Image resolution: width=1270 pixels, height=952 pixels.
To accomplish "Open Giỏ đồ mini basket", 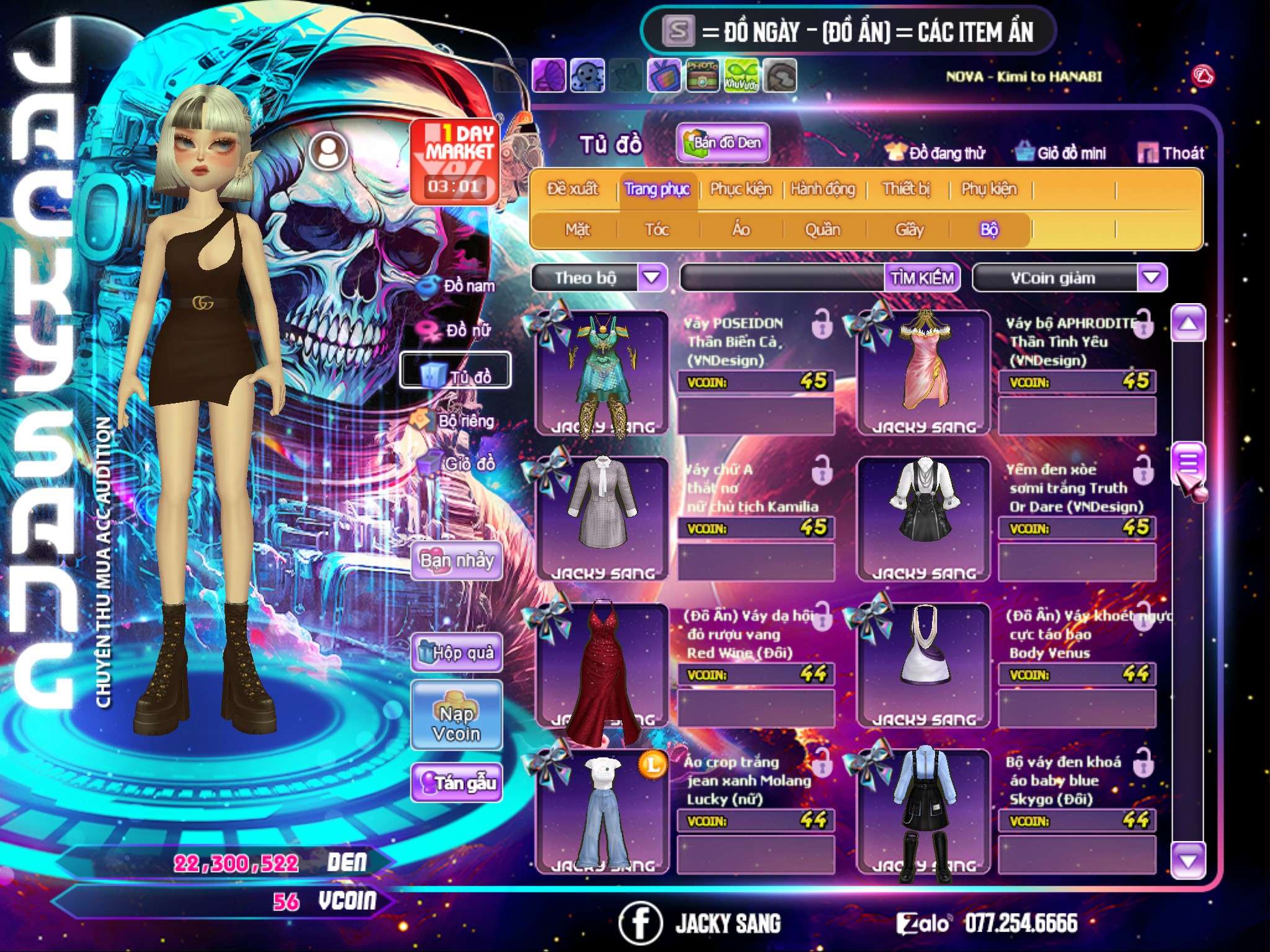I will click(x=1061, y=152).
